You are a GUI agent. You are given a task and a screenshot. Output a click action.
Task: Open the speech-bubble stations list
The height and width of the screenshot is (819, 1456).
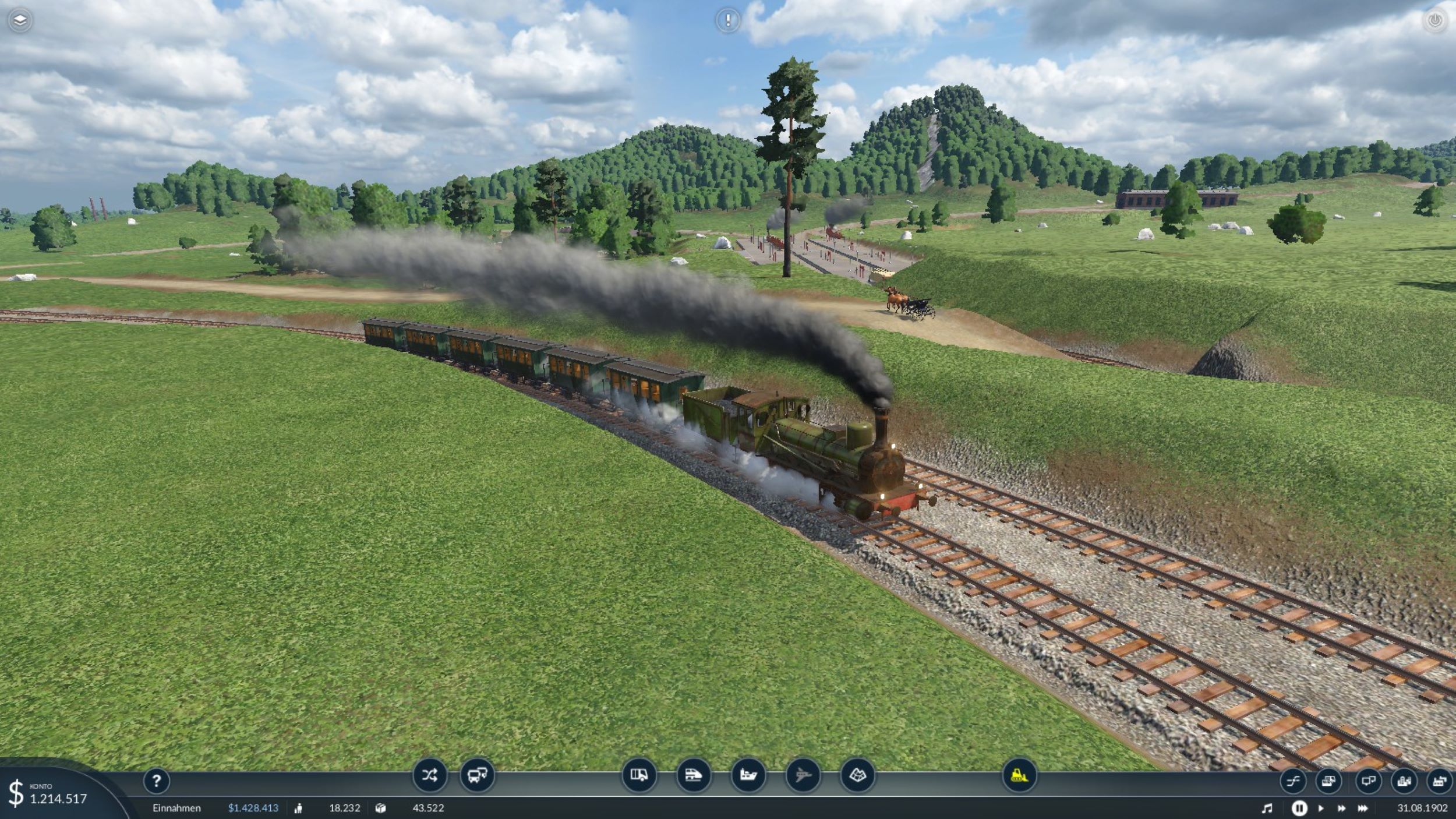(x=1368, y=781)
